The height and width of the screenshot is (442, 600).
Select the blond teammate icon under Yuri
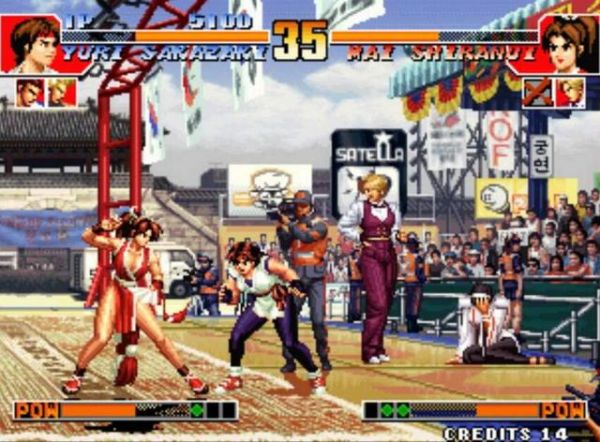click(x=62, y=92)
